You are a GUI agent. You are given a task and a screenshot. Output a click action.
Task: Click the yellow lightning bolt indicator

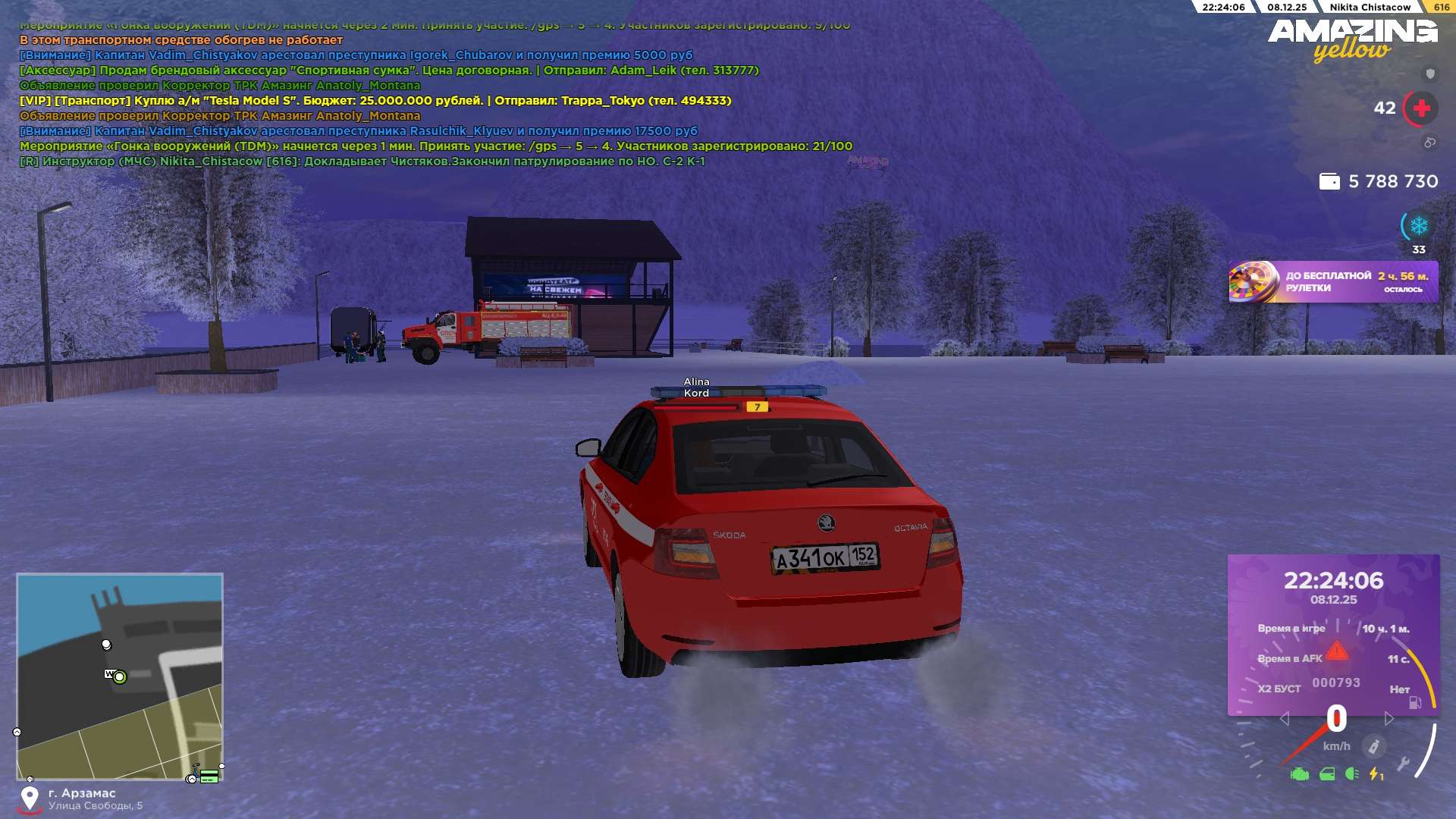click(1375, 774)
